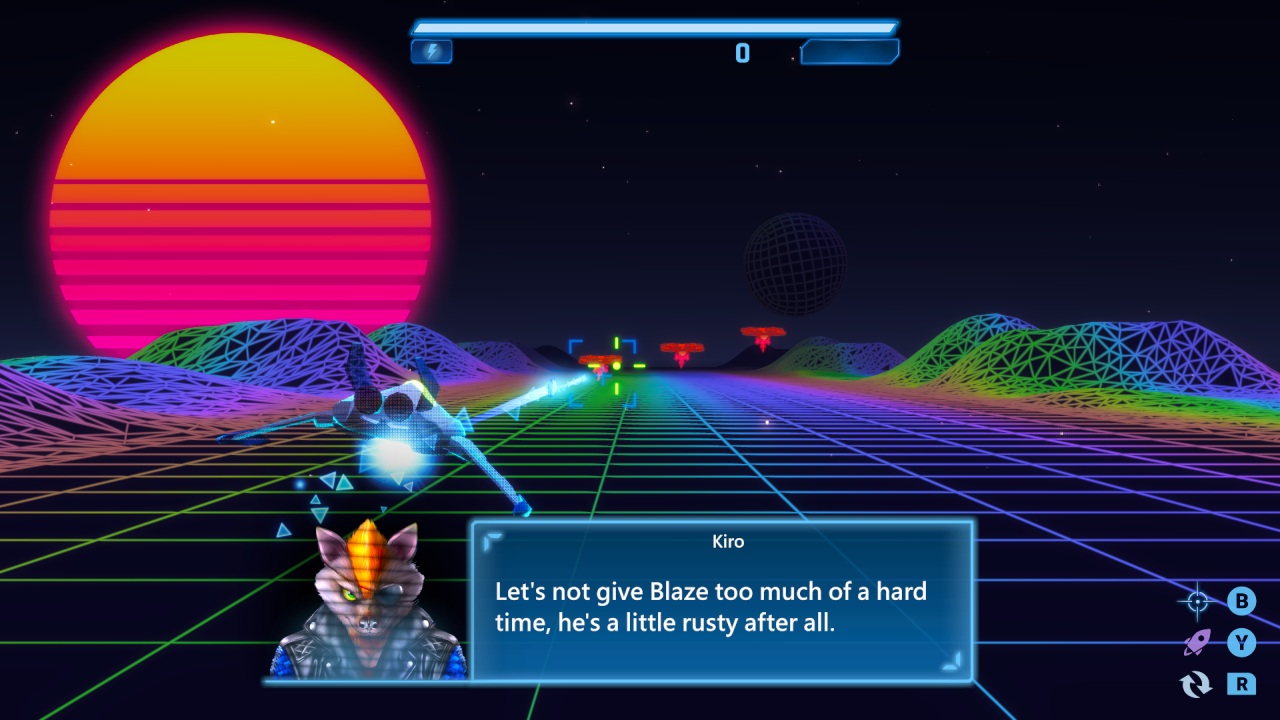This screenshot has height=720, width=1280.
Task: Click the Kiro nameplate on the dialogue box
Action: (729, 541)
